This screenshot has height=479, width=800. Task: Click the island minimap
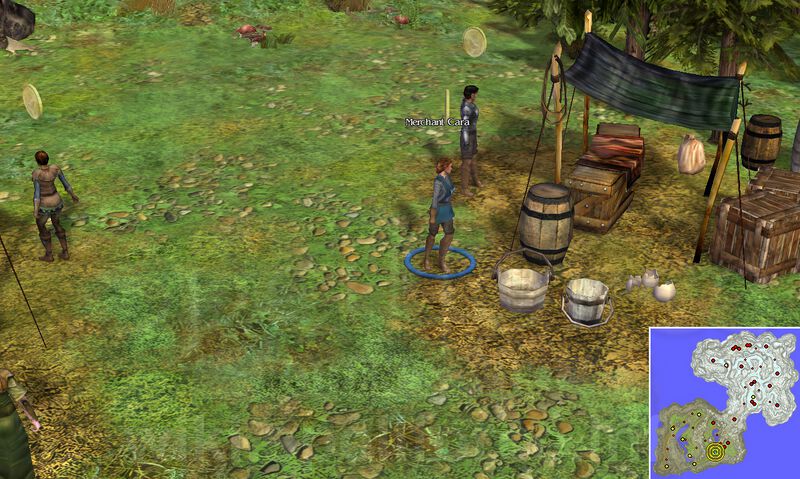[x=724, y=402]
